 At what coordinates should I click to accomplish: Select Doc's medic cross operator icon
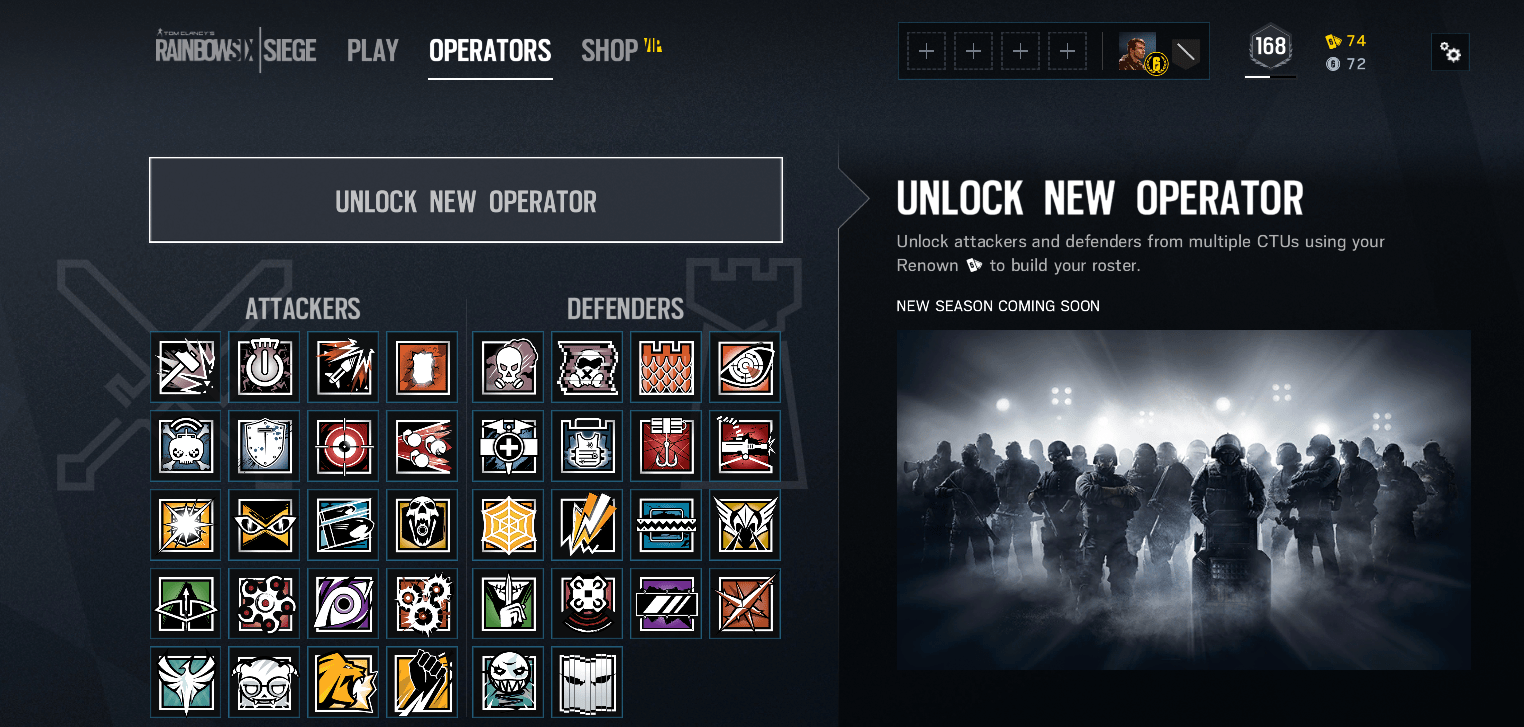507,445
